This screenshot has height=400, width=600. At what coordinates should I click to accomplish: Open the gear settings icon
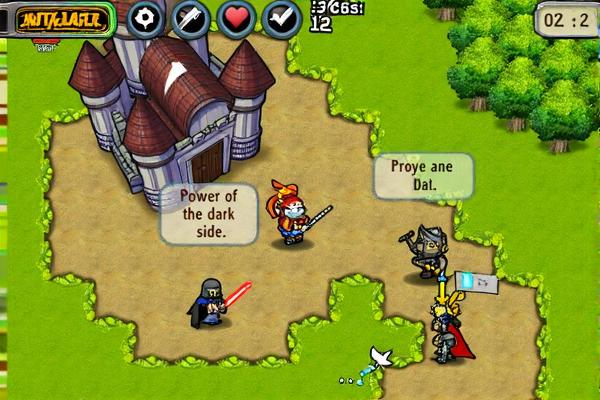click(146, 18)
